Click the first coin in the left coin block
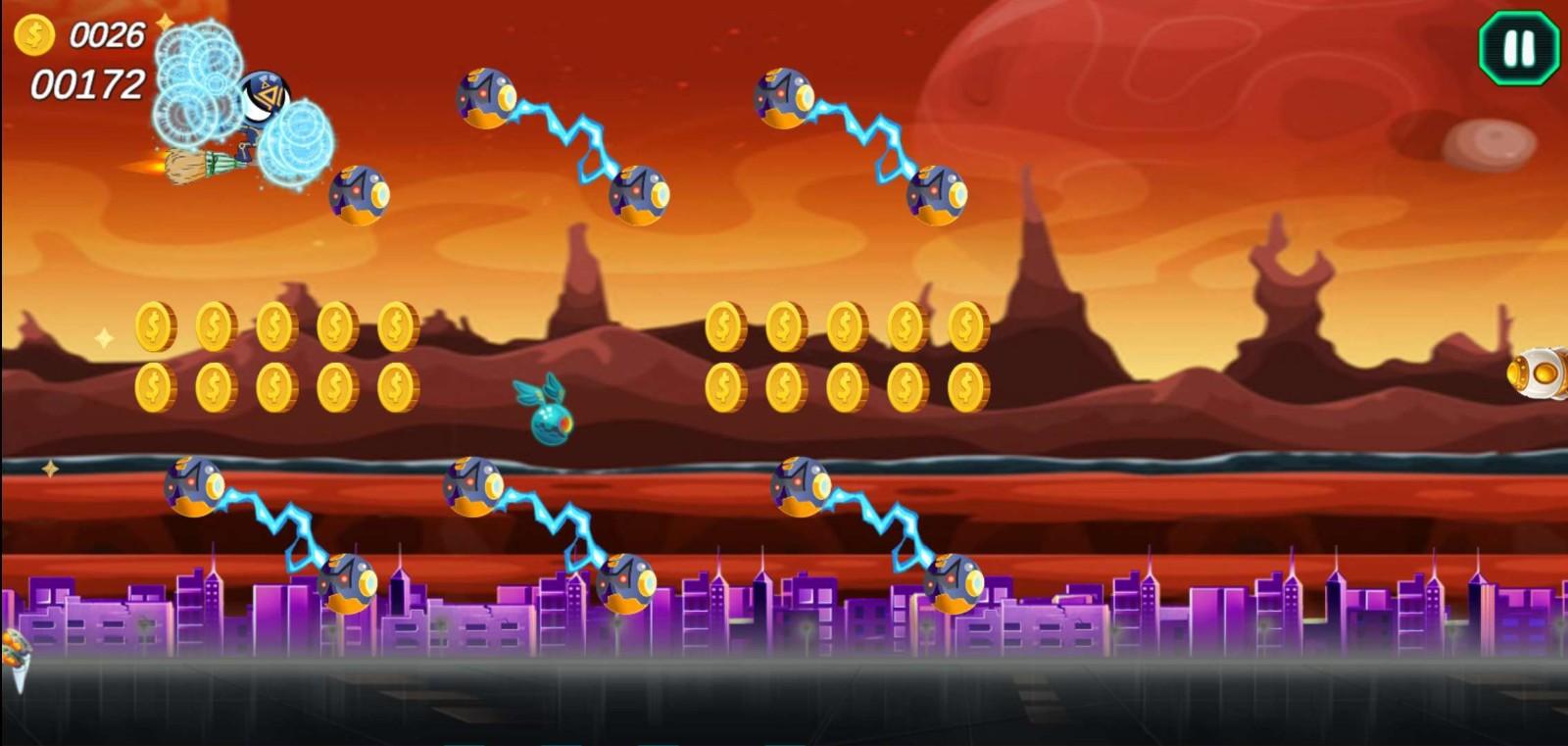The image size is (1568, 746). pyautogui.click(x=154, y=326)
